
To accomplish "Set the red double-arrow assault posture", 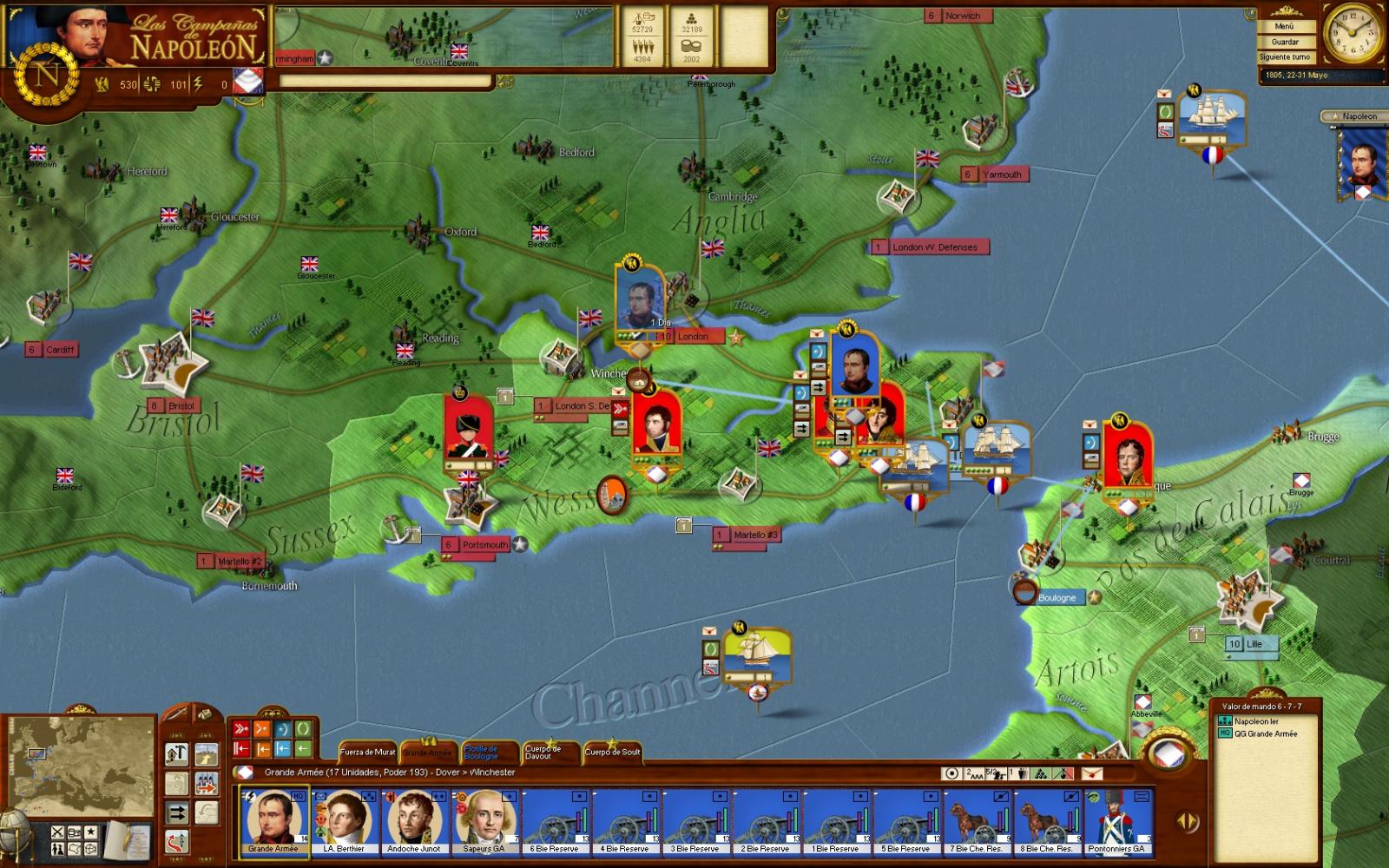I will (x=241, y=729).
